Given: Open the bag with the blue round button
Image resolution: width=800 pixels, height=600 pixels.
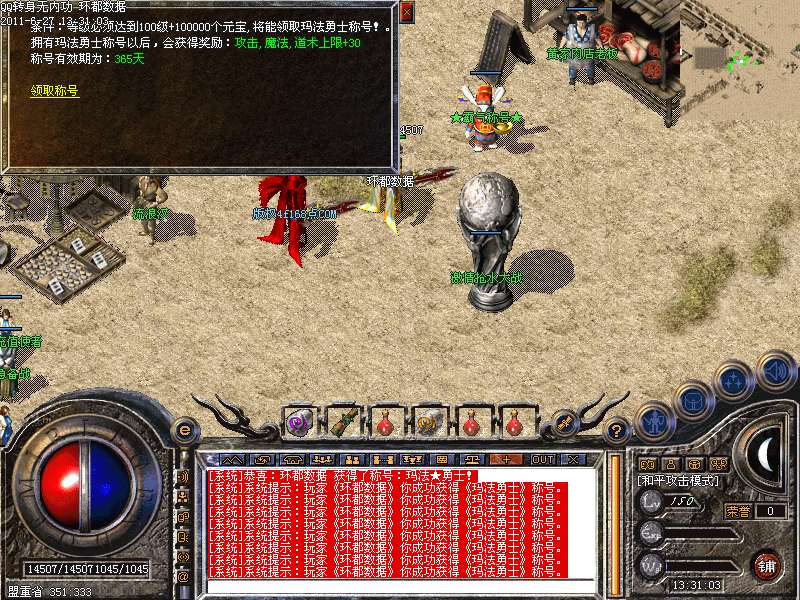Looking at the screenshot, I should click(692, 399).
